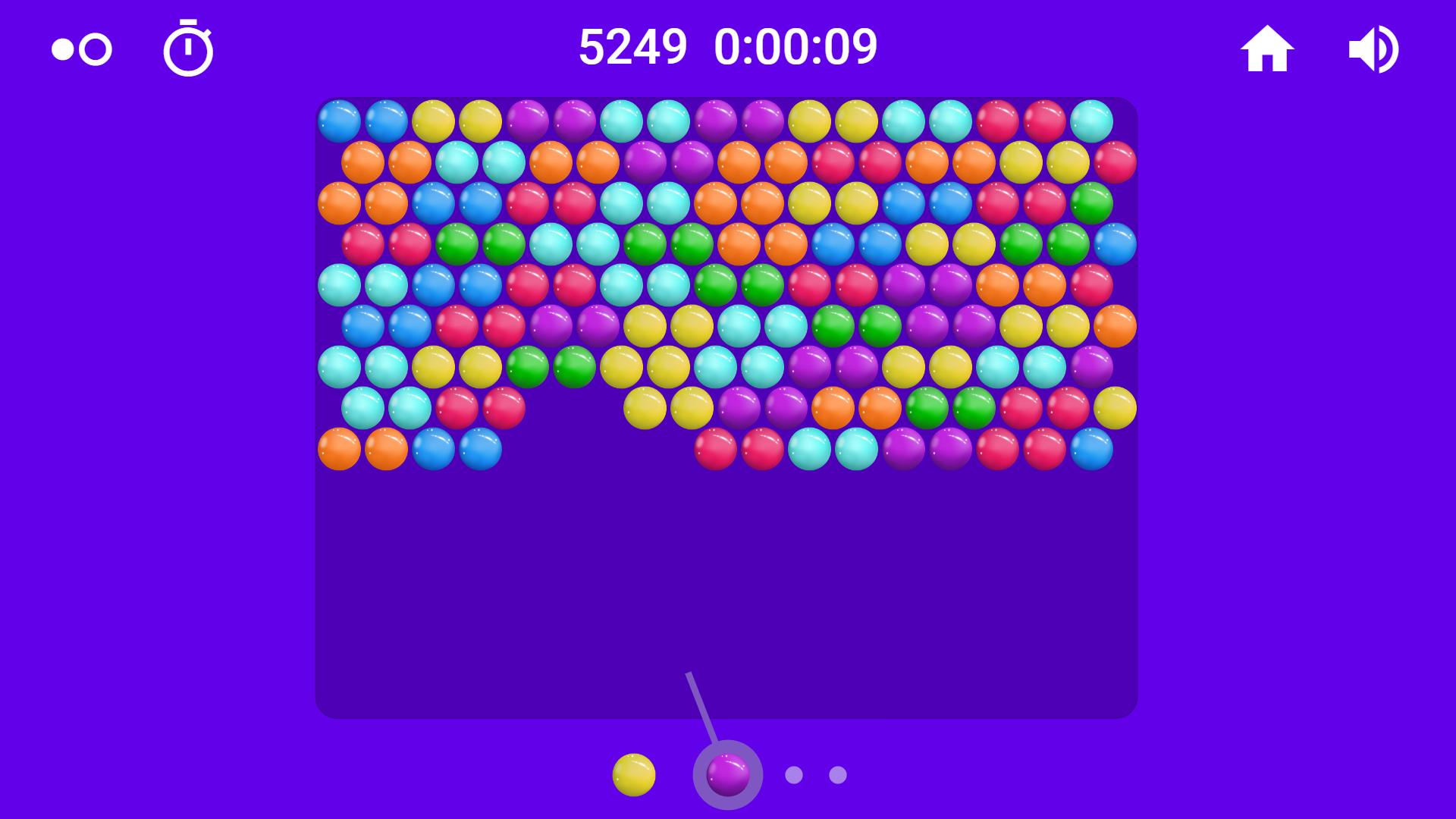Click the second small dot beside the shooter
The width and height of the screenshot is (1456, 819).
pos(836,773)
